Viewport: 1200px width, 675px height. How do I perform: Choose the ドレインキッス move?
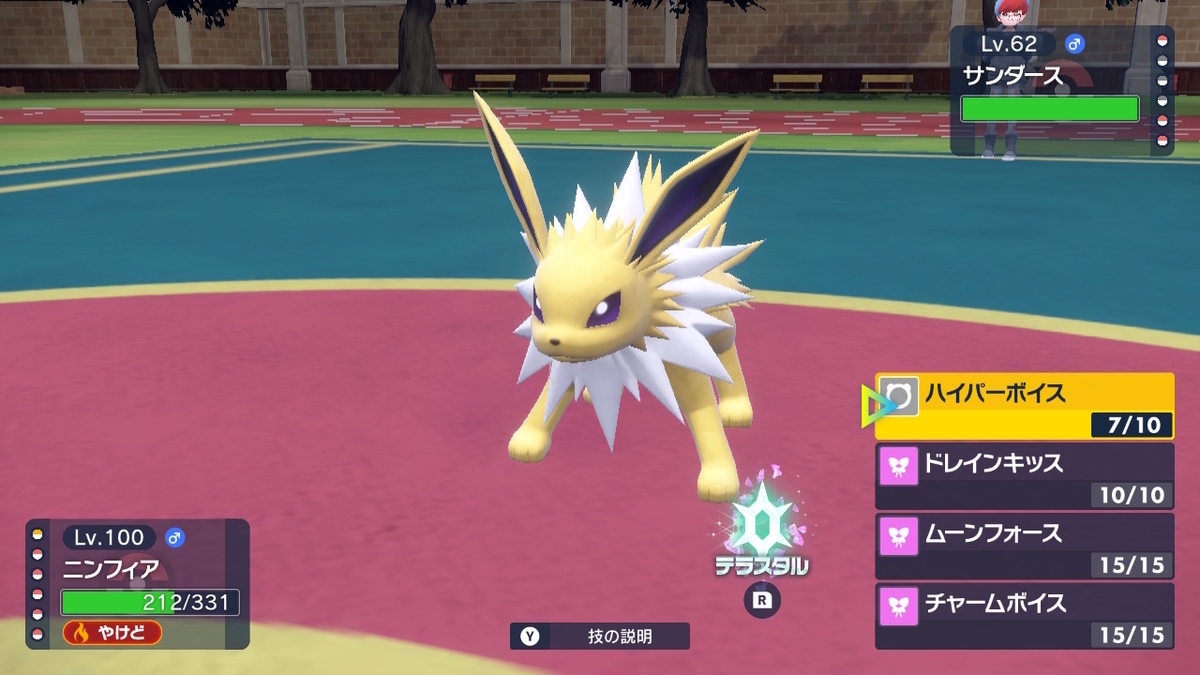(1024, 476)
